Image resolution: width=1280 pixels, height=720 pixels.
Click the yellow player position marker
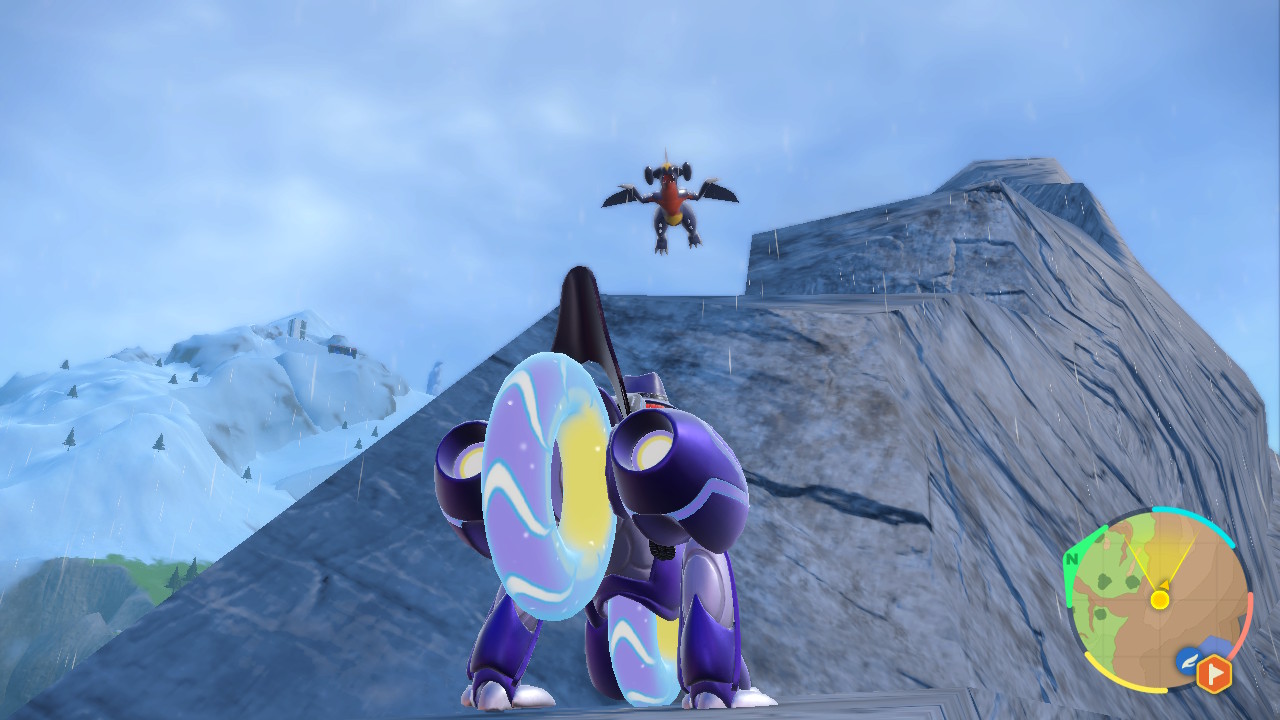[1159, 599]
